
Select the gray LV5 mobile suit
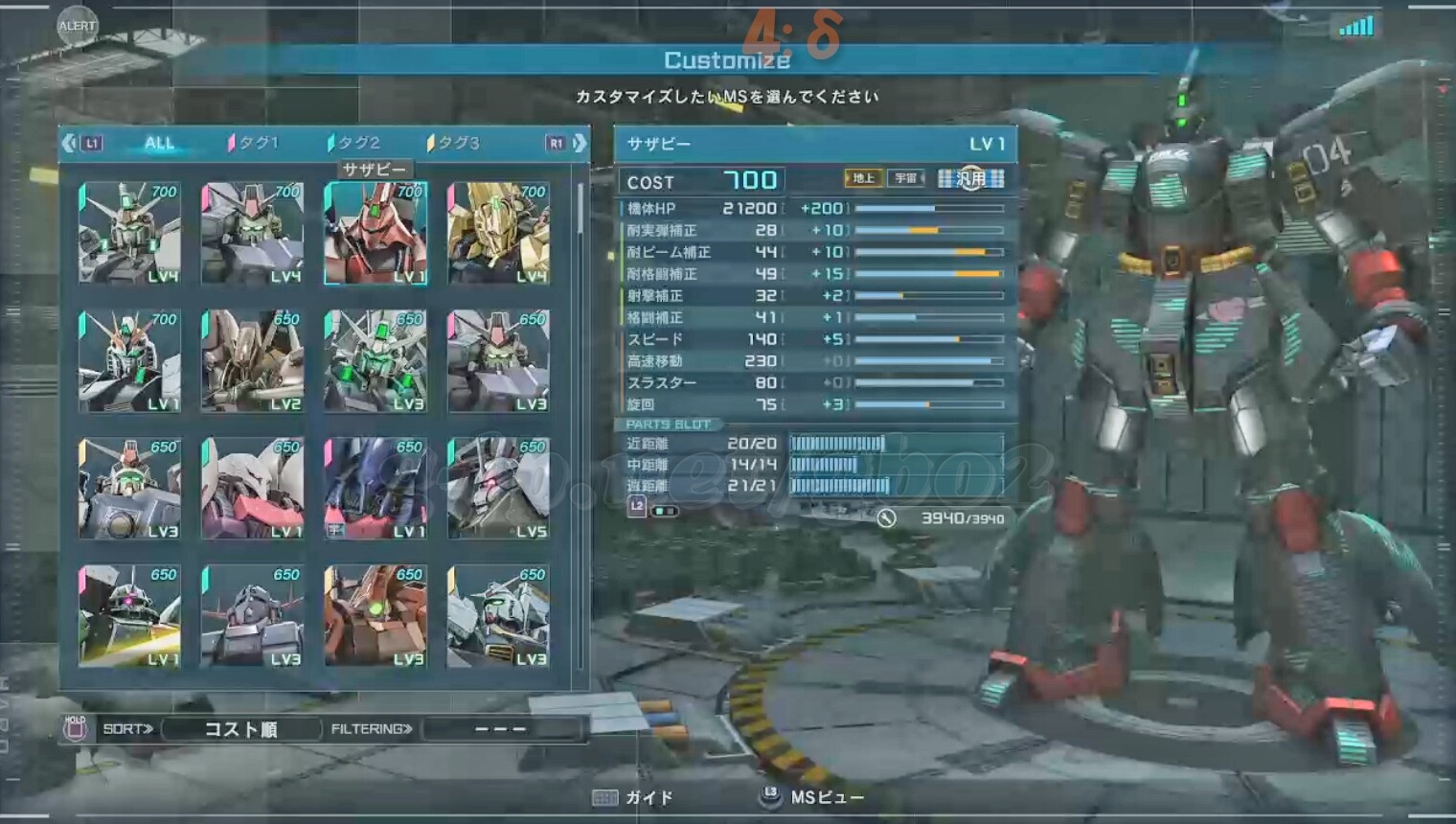click(498, 489)
